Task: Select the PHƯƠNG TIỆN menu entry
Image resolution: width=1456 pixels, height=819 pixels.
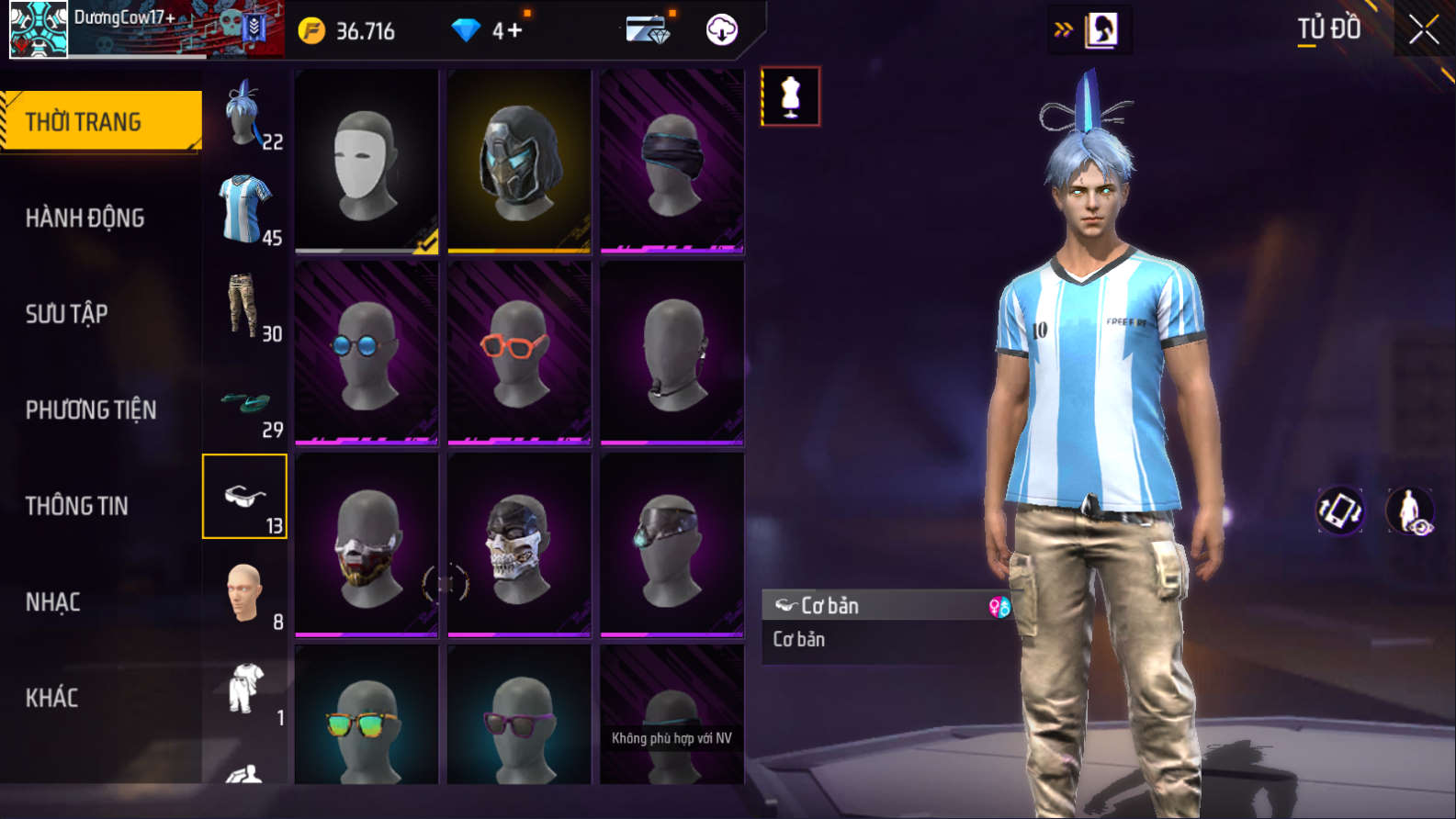Action: tap(91, 409)
